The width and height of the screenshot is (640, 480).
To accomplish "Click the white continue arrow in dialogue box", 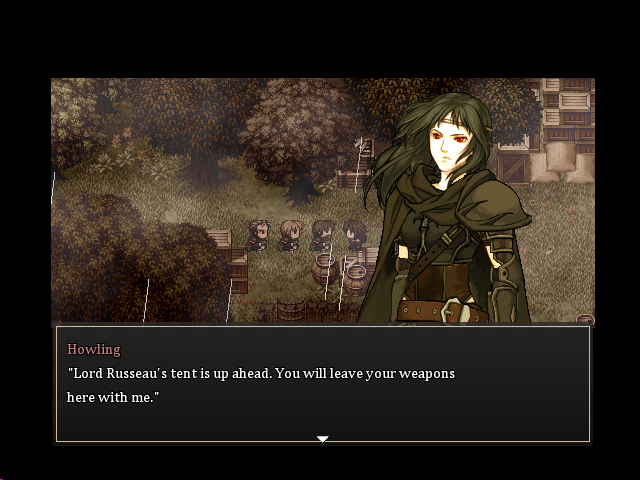I will 322,438.
